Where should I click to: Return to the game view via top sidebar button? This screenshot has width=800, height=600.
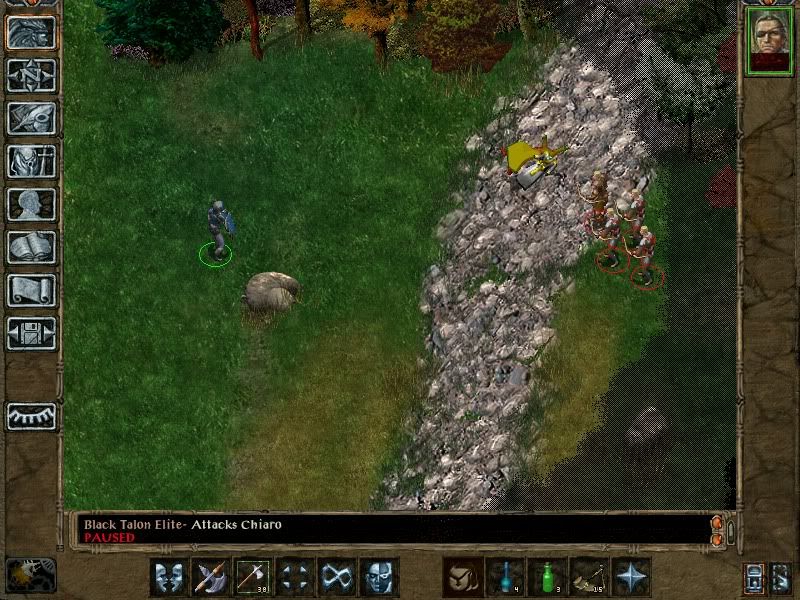coord(31,32)
